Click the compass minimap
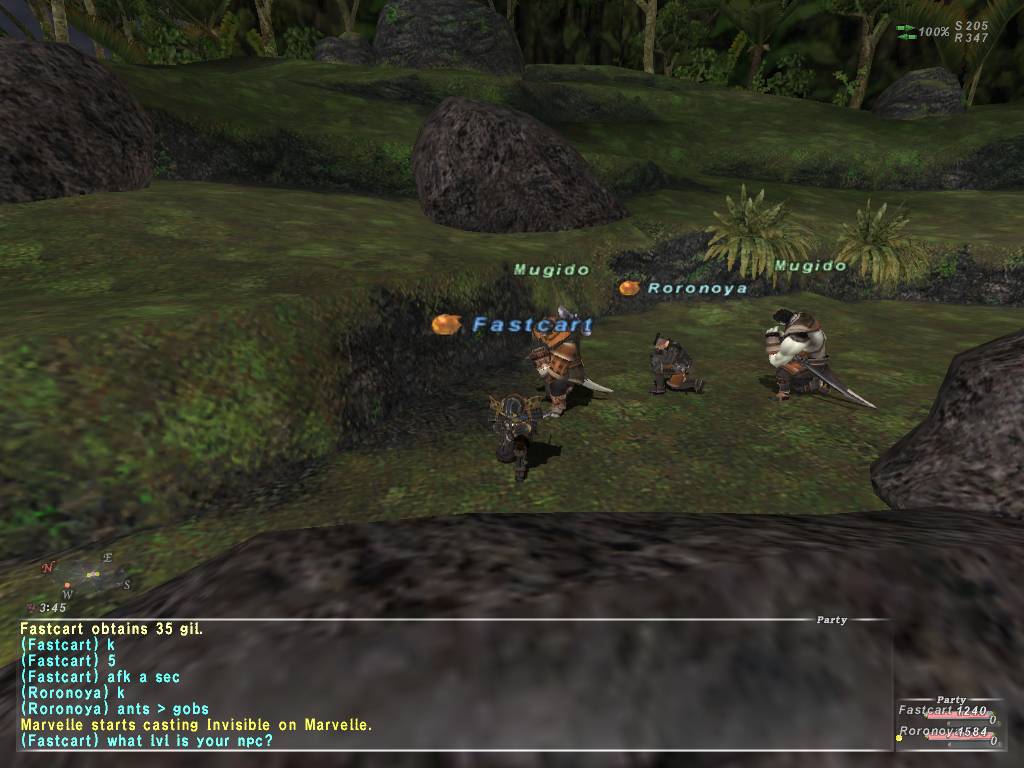1024x768 pixels. point(85,576)
